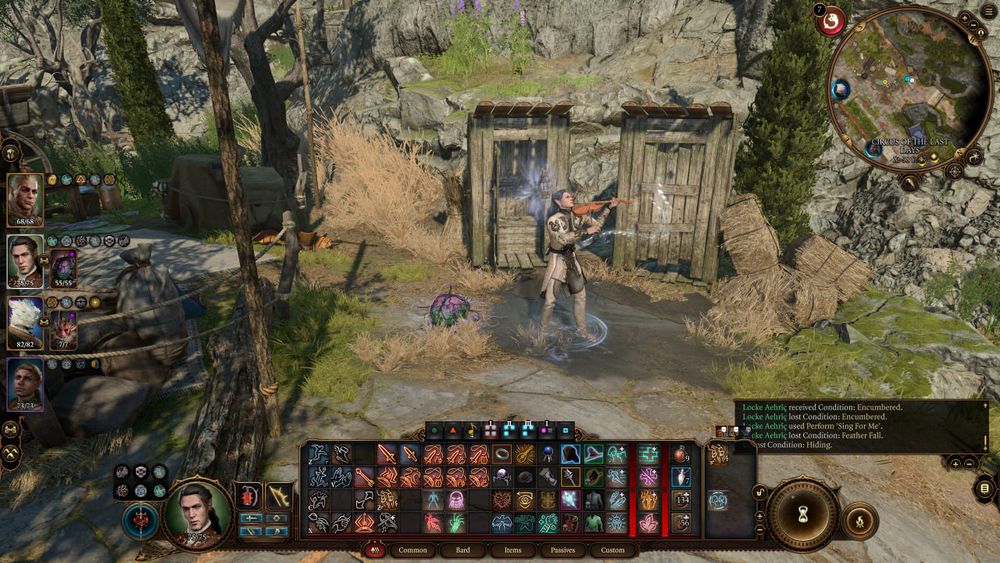Show the Items hotbar tab
Image resolution: width=1000 pixels, height=563 pixels.
click(x=513, y=550)
